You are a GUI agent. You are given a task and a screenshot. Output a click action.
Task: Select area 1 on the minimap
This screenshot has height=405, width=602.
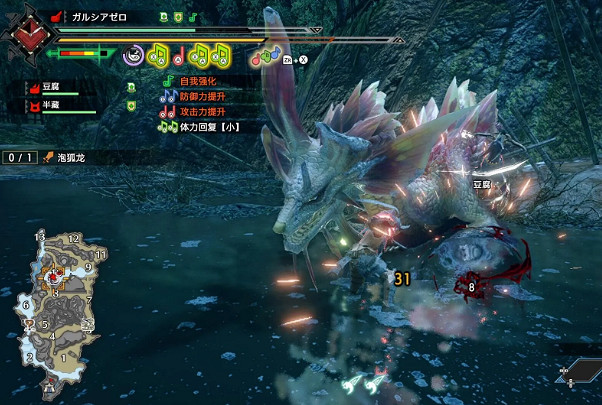pos(65,357)
